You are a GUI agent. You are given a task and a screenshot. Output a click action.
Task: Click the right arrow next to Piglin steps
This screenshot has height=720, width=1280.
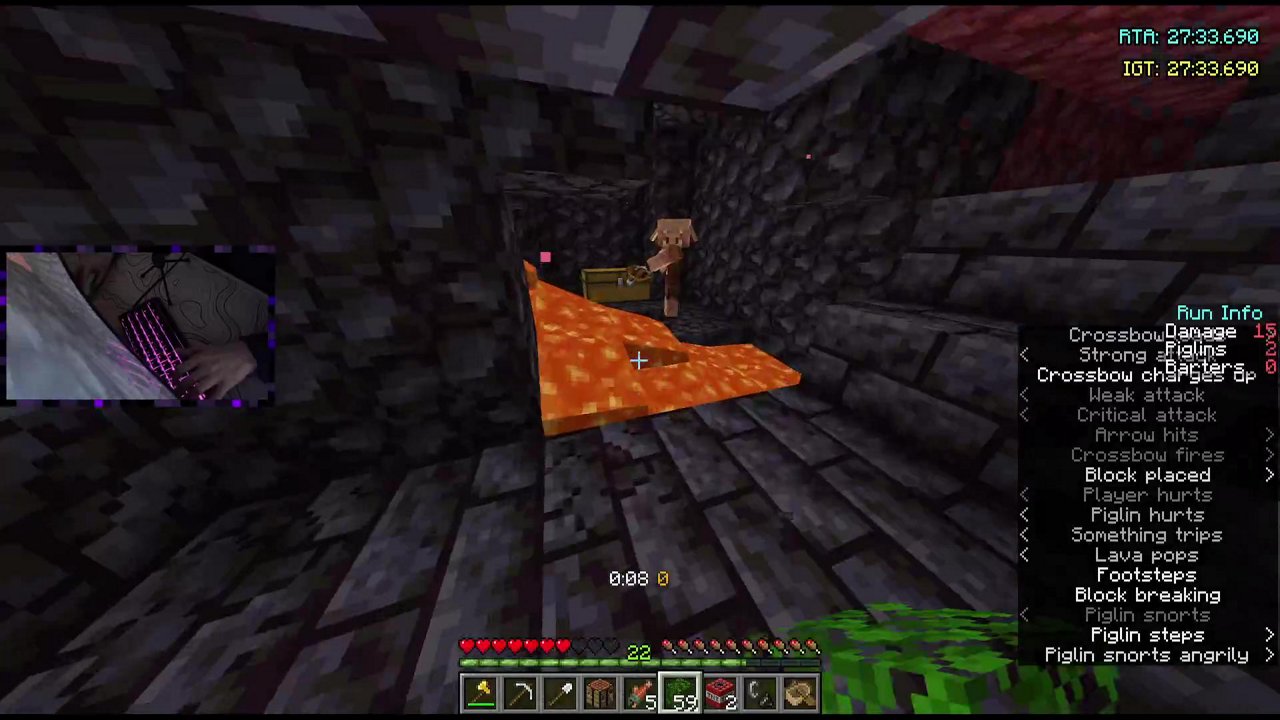tap(1269, 635)
